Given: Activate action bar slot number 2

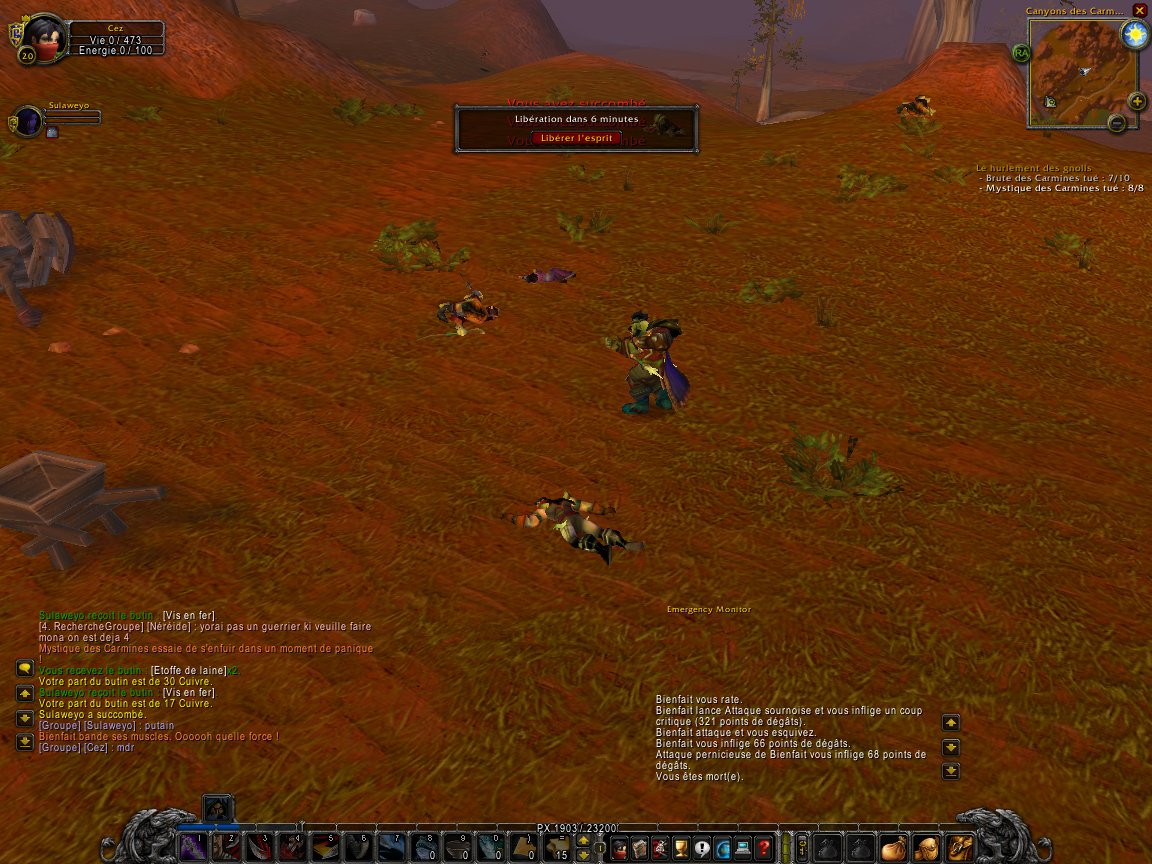Looking at the screenshot, I should coord(227,847).
